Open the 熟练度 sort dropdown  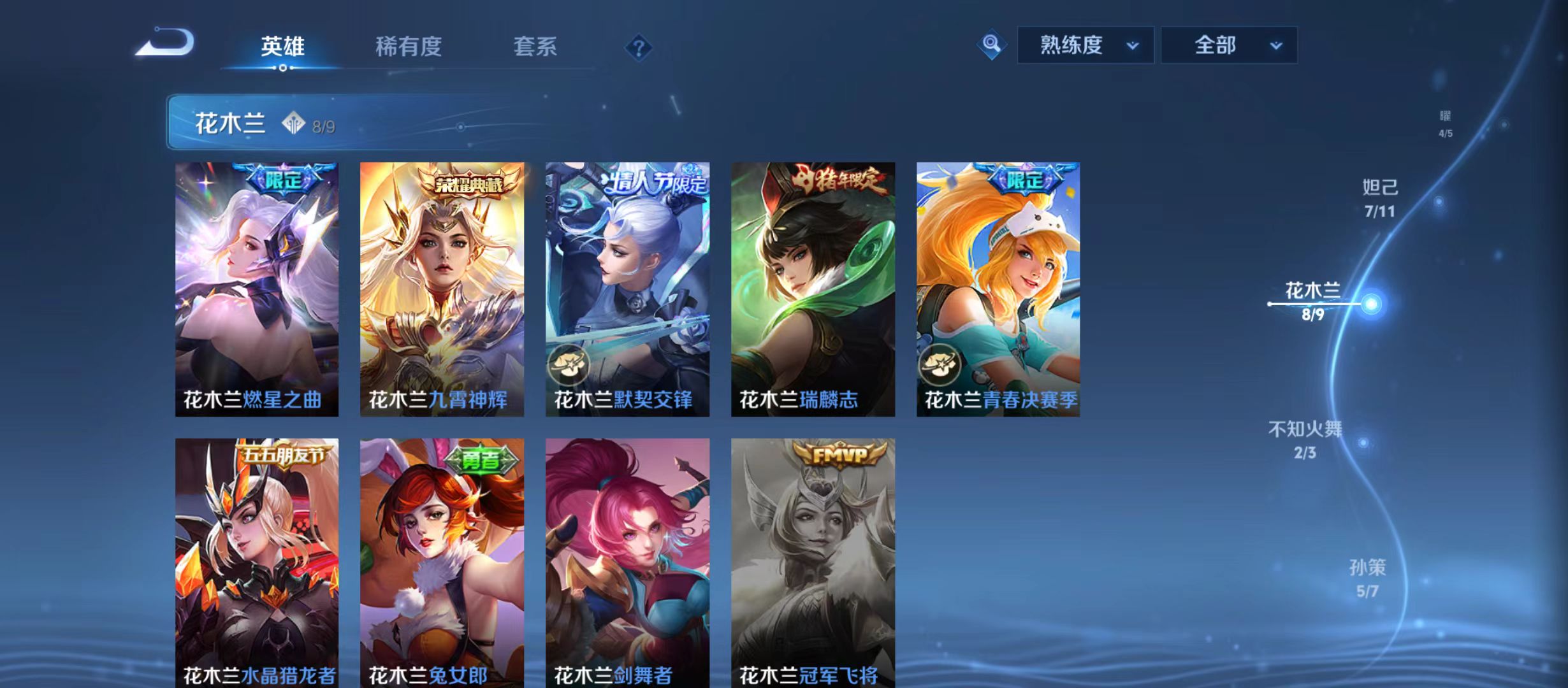pos(1085,45)
